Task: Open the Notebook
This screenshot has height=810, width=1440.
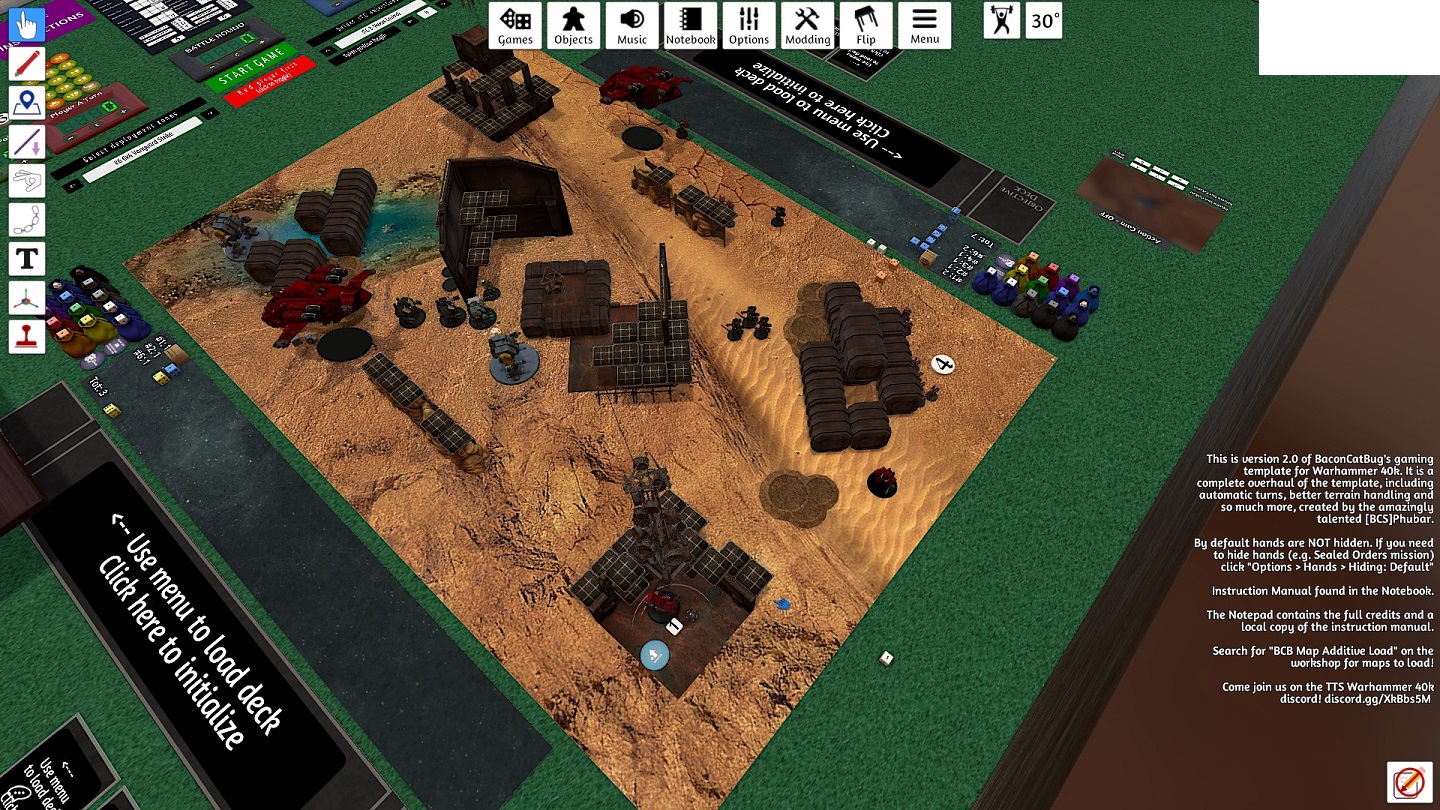Action: click(690, 25)
